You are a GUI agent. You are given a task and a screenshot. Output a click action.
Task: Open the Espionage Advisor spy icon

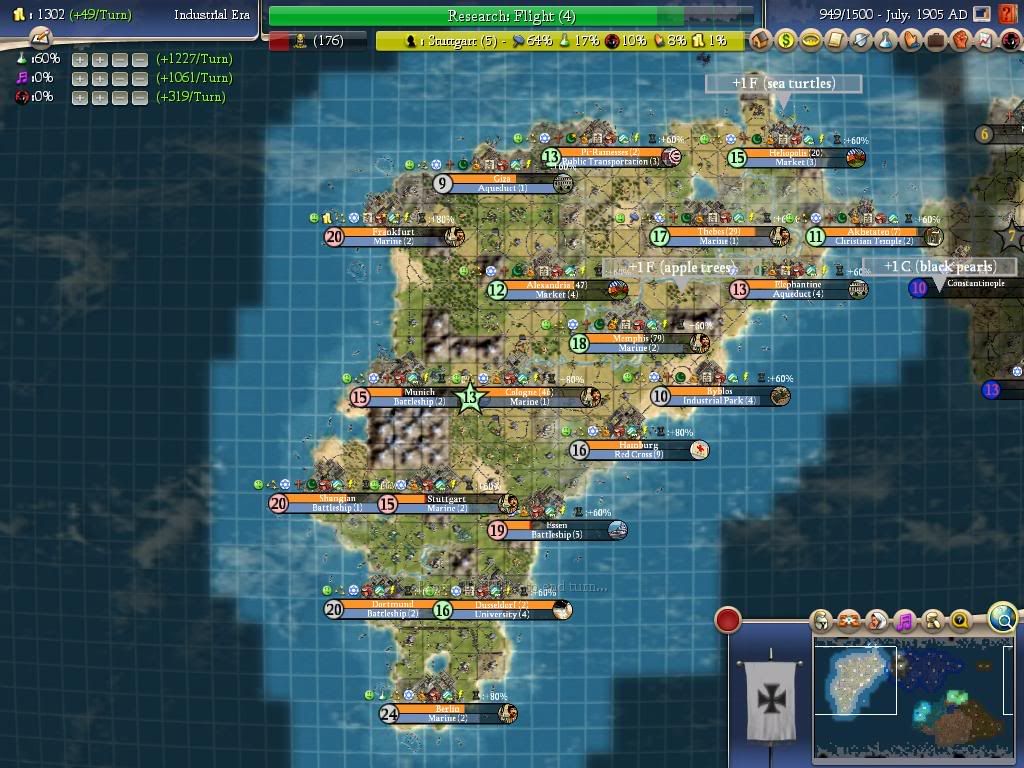pyautogui.click(x=1008, y=41)
